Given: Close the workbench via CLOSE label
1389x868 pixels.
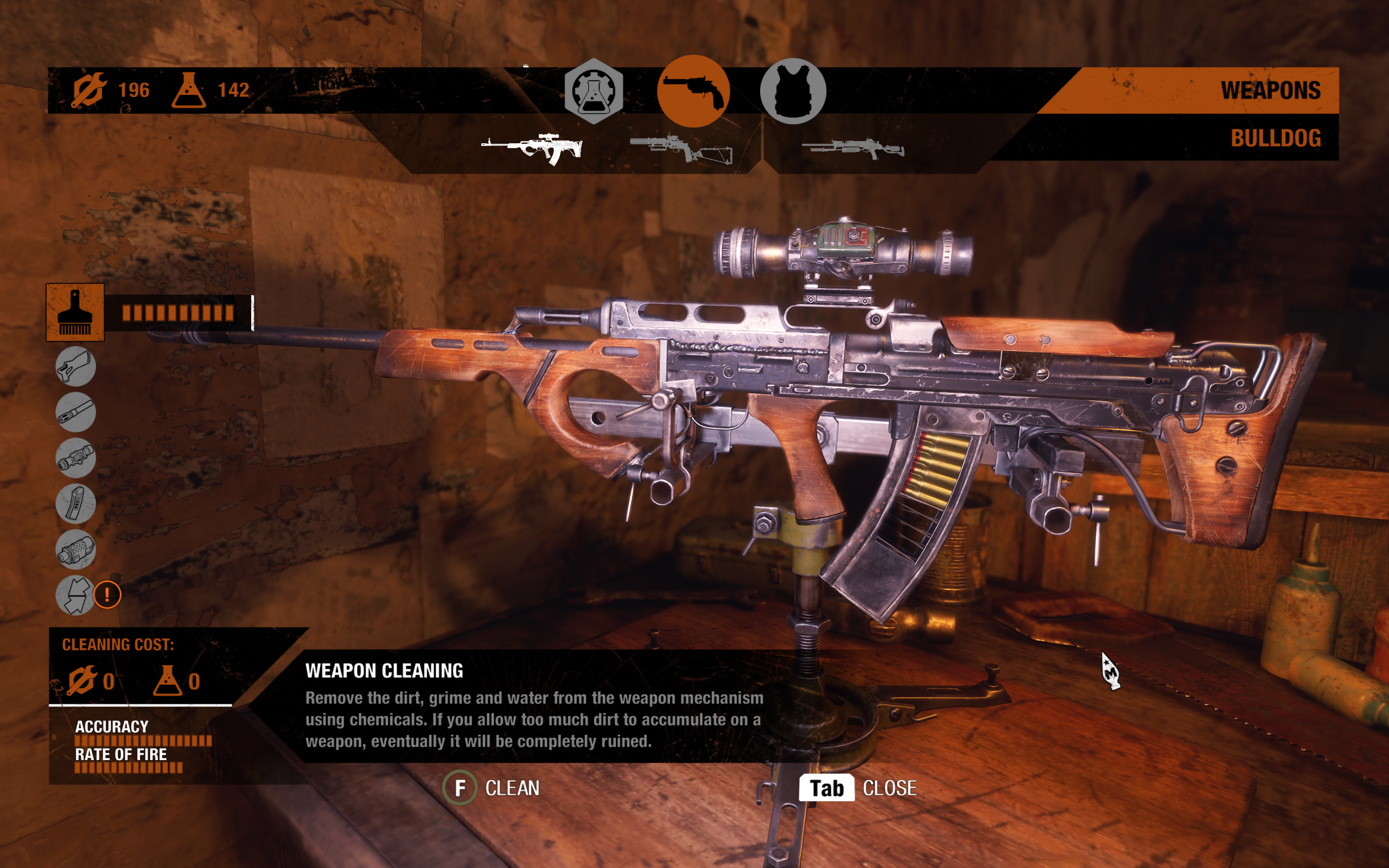Looking at the screenshot, I should tap(889, 788).
